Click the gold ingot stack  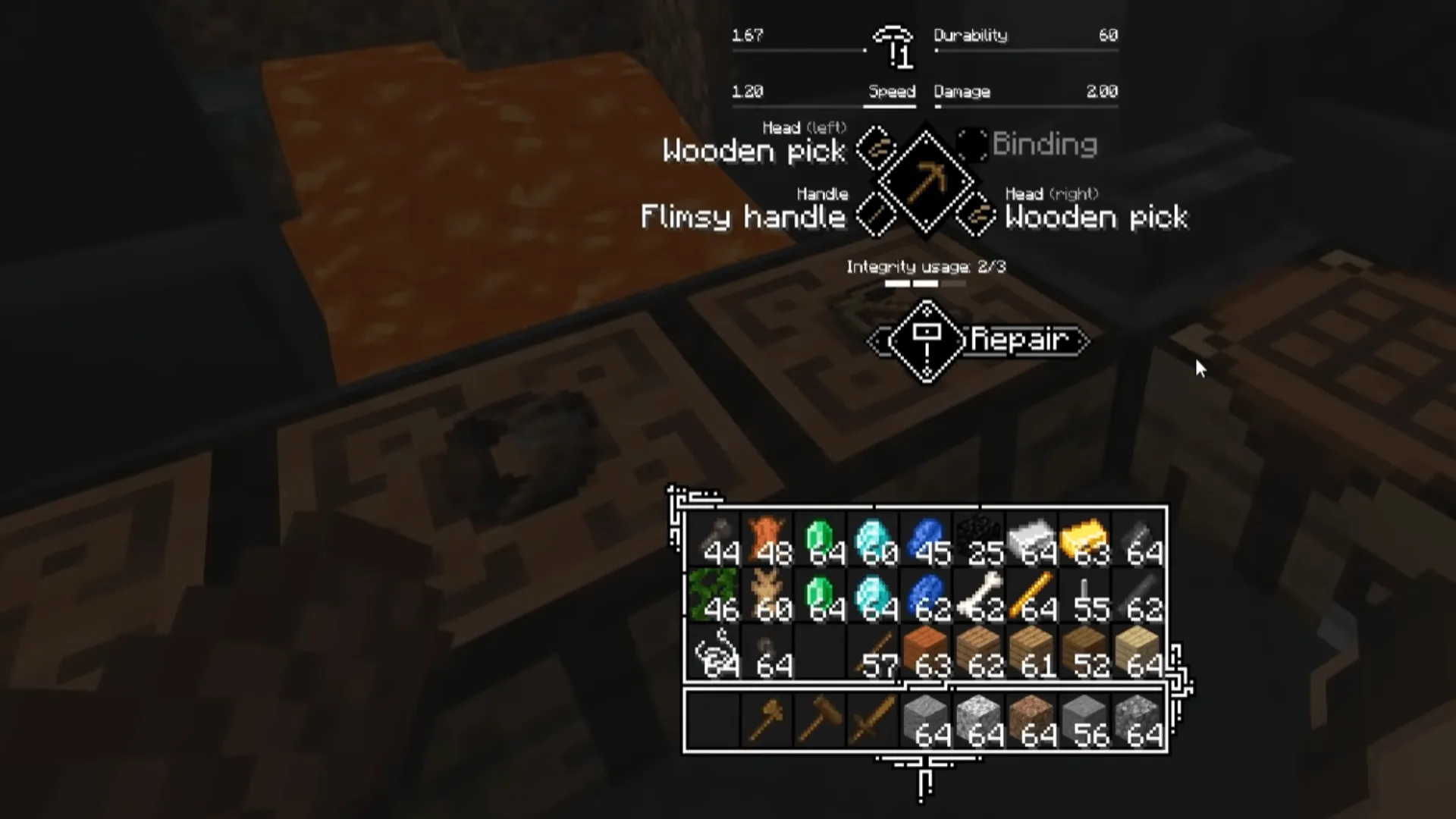[x=1084, y=538]
